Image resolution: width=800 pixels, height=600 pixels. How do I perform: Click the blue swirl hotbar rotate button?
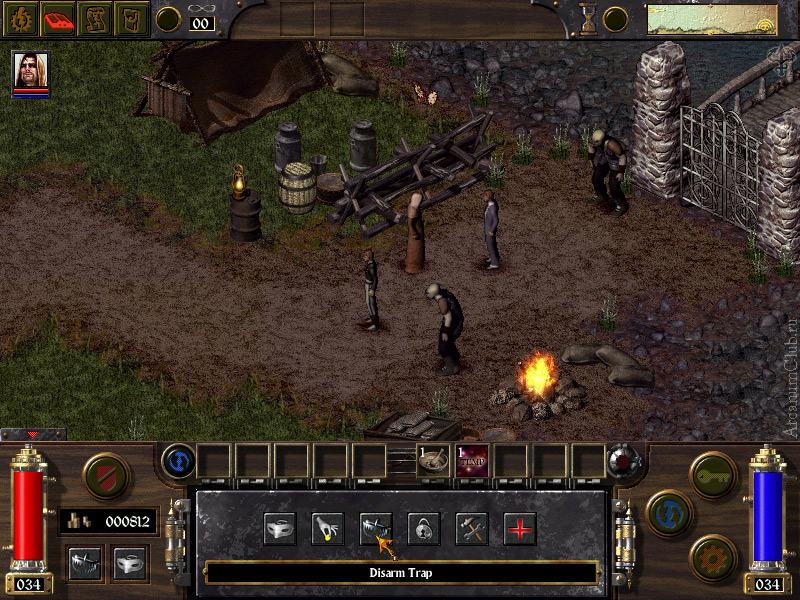click(x=178, y=461)
